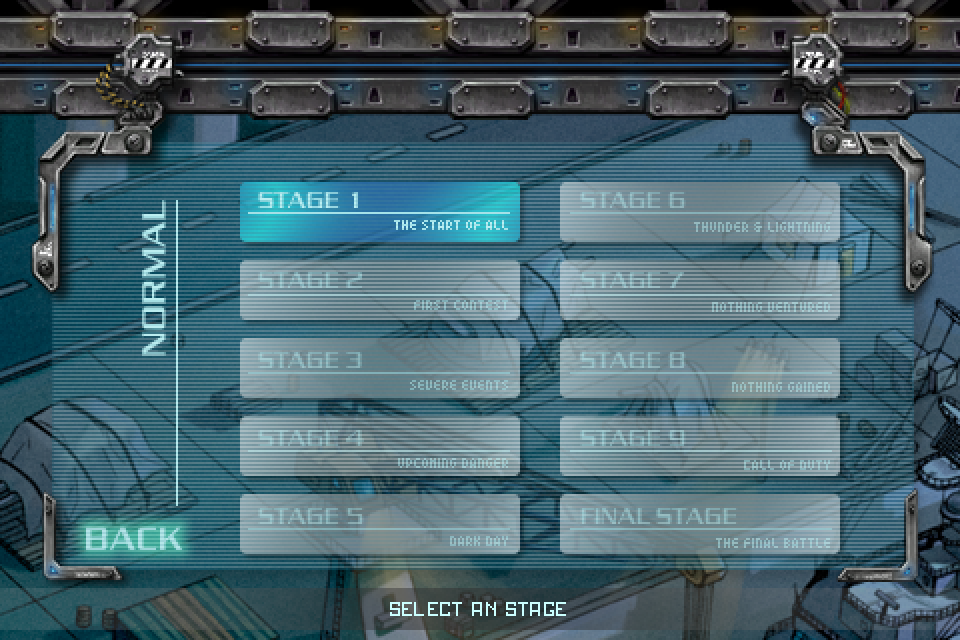
Task: Select Stage 4 Upcoming Danger
Action: coord(380,446)
